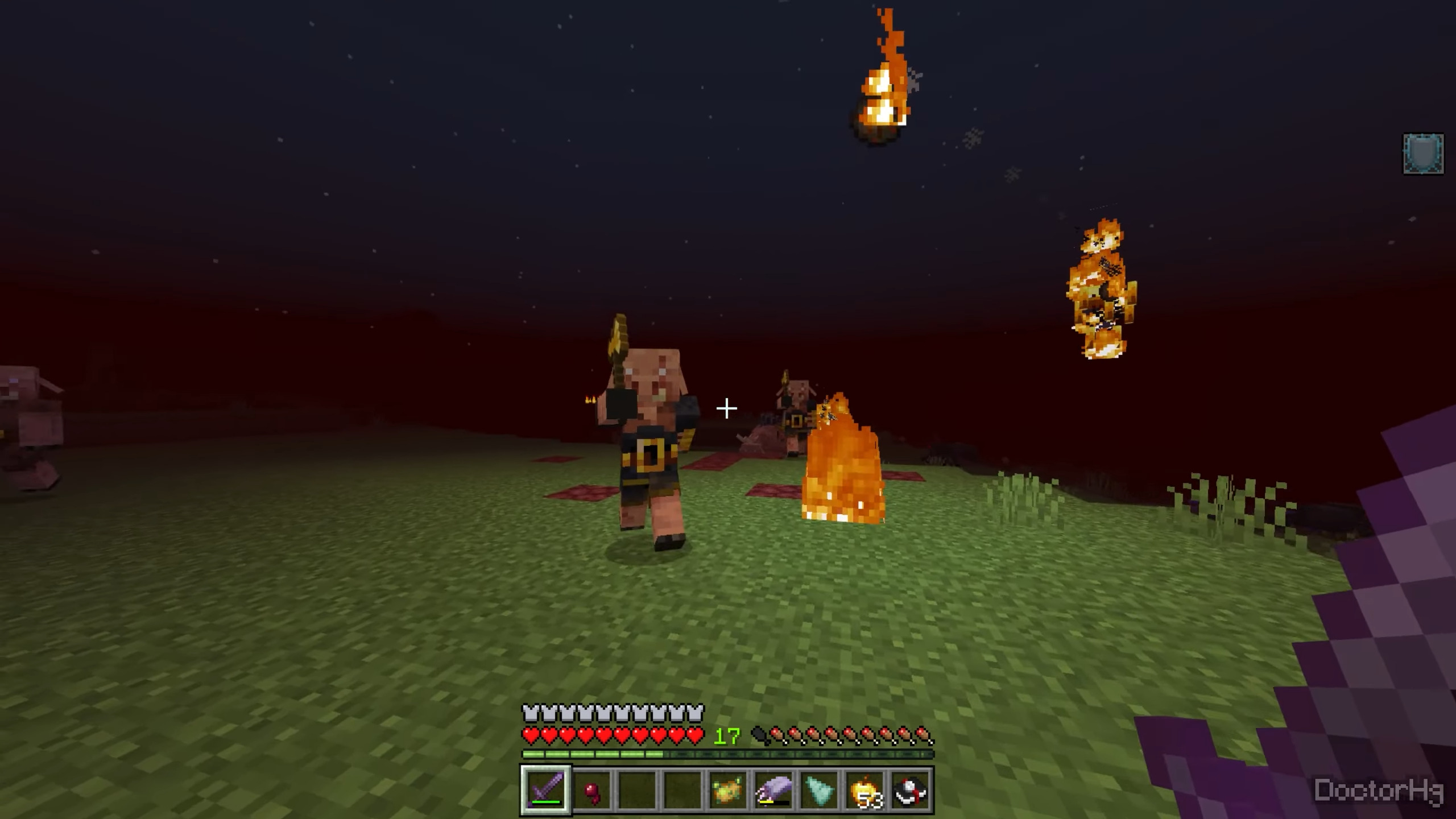Select the golden apple stack of 53
This screenshot has width=1456, height=819.
[x=865, y=790]
